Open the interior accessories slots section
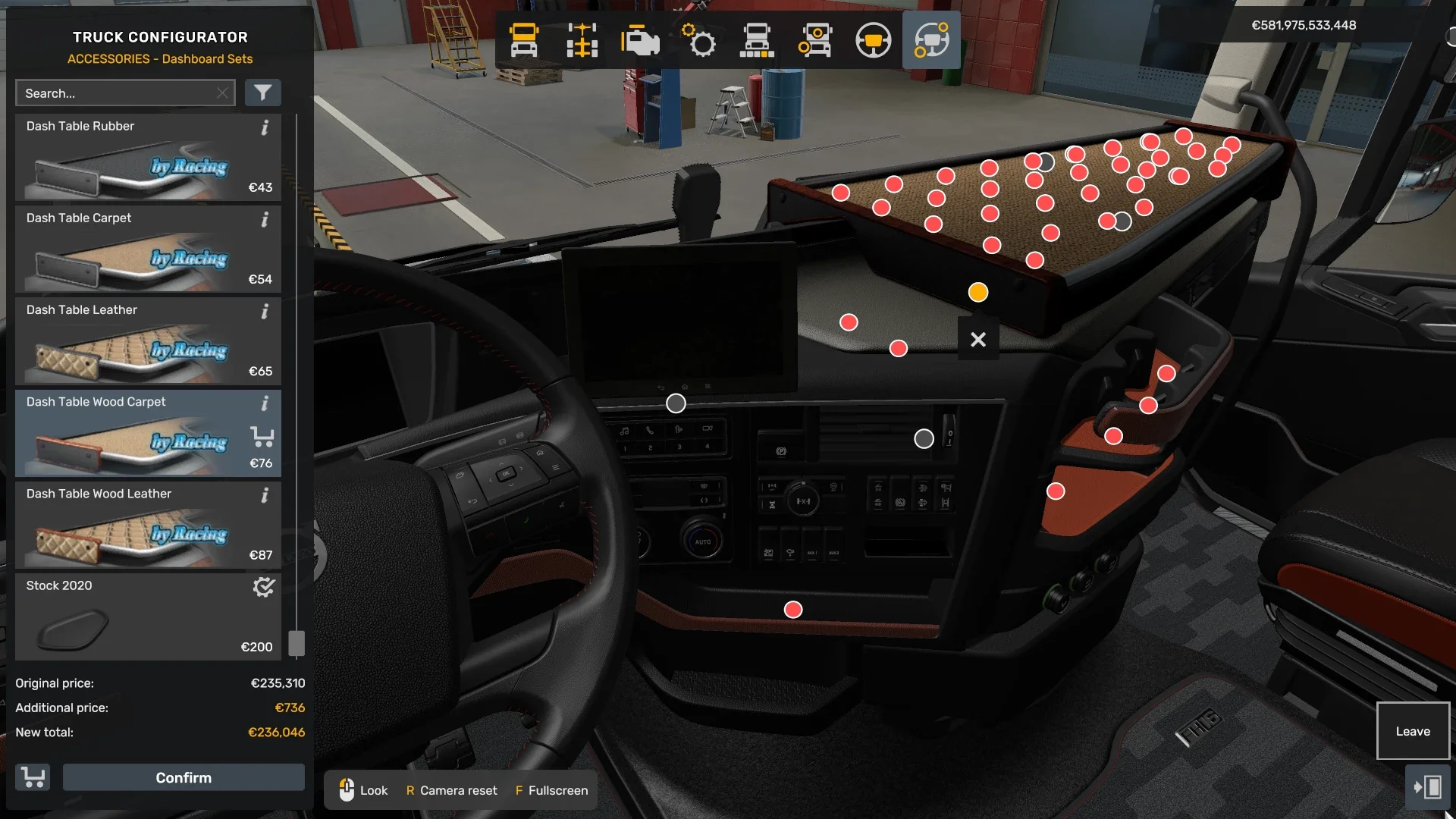The image size is (1456, 819). tap(932, 40)
